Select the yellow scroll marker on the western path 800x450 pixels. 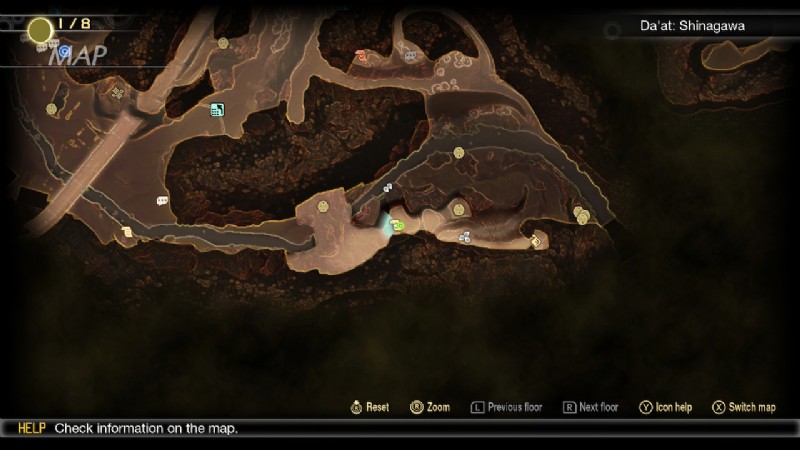[127, 232]
